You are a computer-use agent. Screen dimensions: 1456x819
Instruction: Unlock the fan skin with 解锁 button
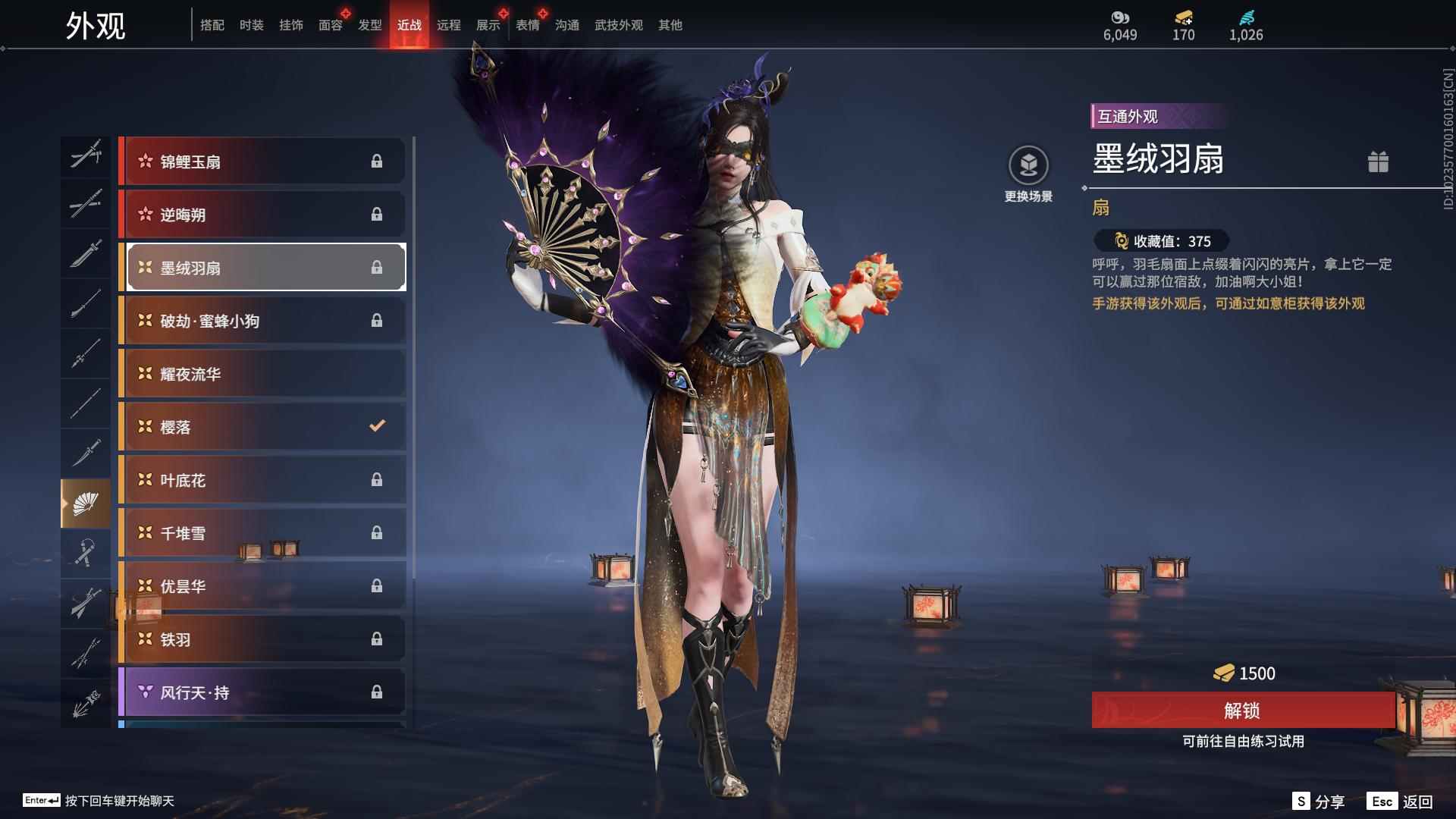[1242, 711]
